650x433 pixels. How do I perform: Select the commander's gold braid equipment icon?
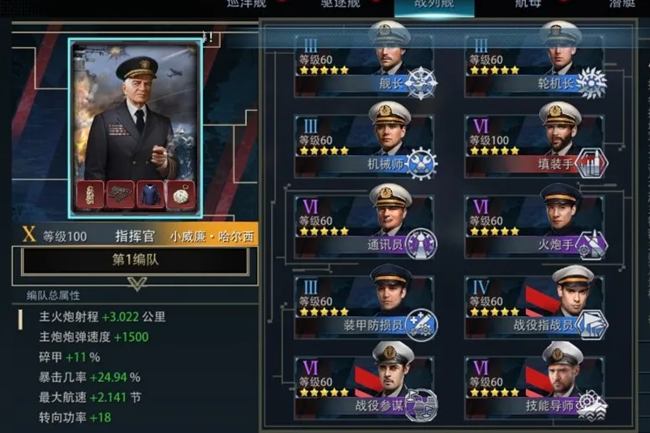[x=90, y=195]
